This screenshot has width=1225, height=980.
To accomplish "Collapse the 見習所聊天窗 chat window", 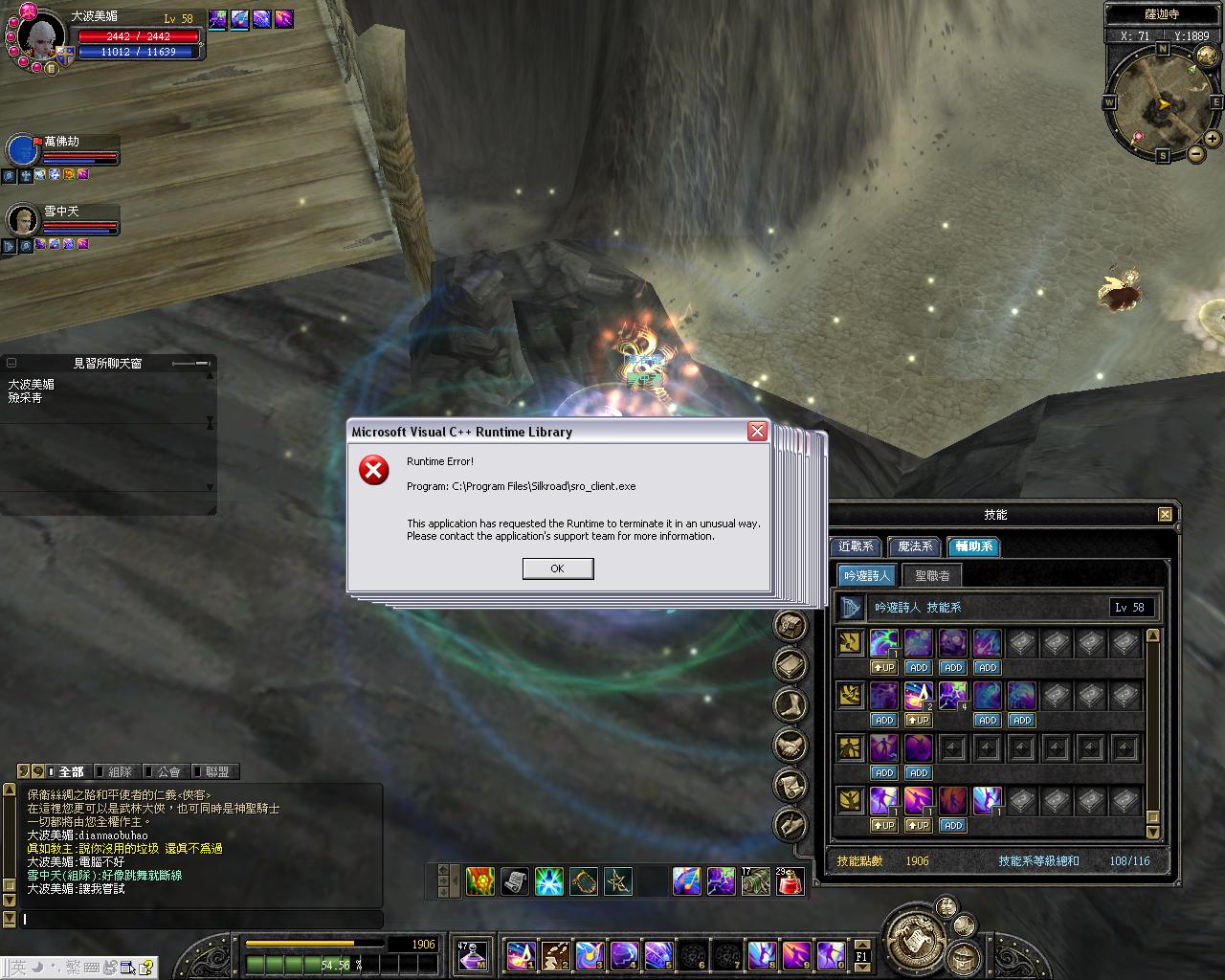I will coord(11,363).
